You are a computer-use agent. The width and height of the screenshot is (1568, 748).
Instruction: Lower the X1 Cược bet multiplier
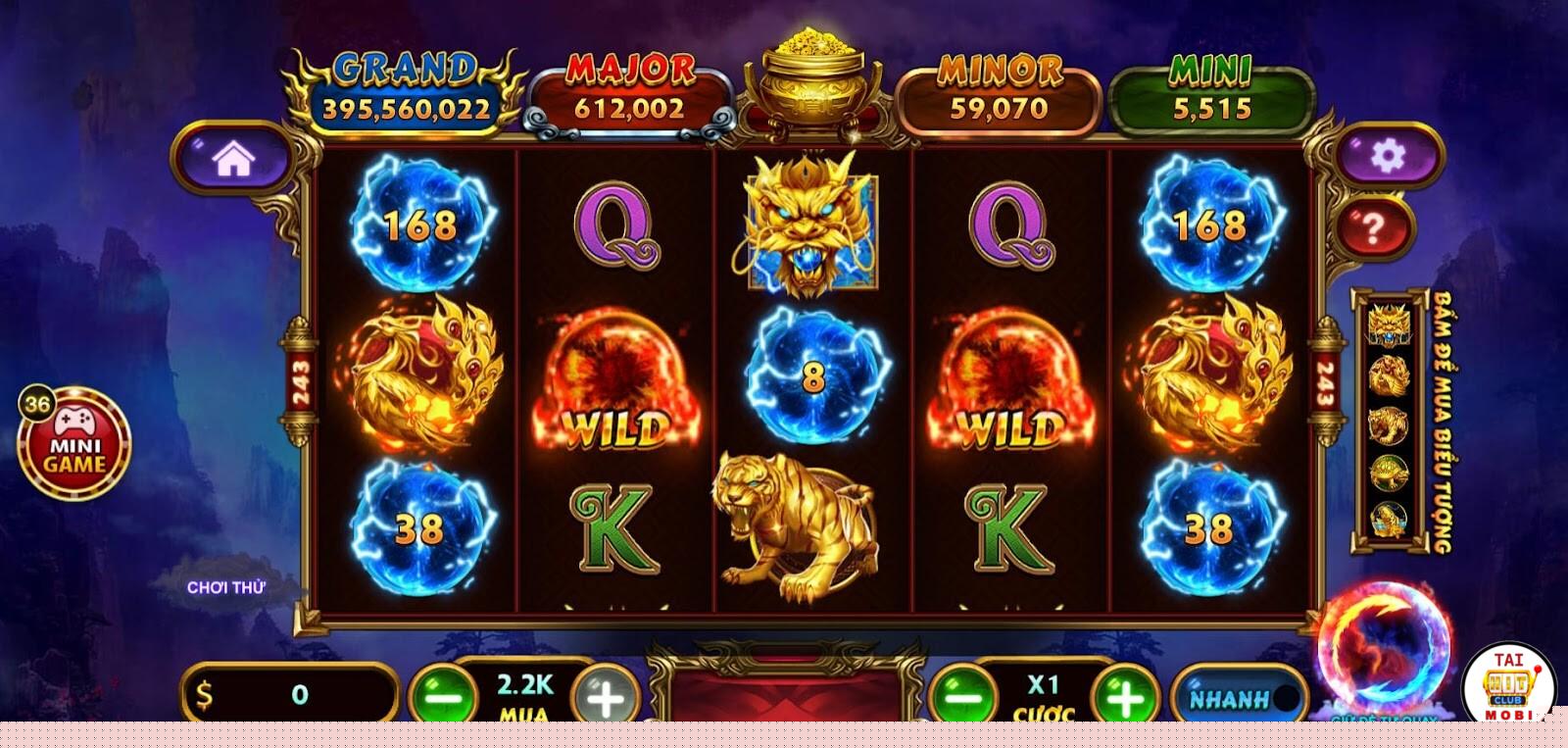(x=962, y=697)
